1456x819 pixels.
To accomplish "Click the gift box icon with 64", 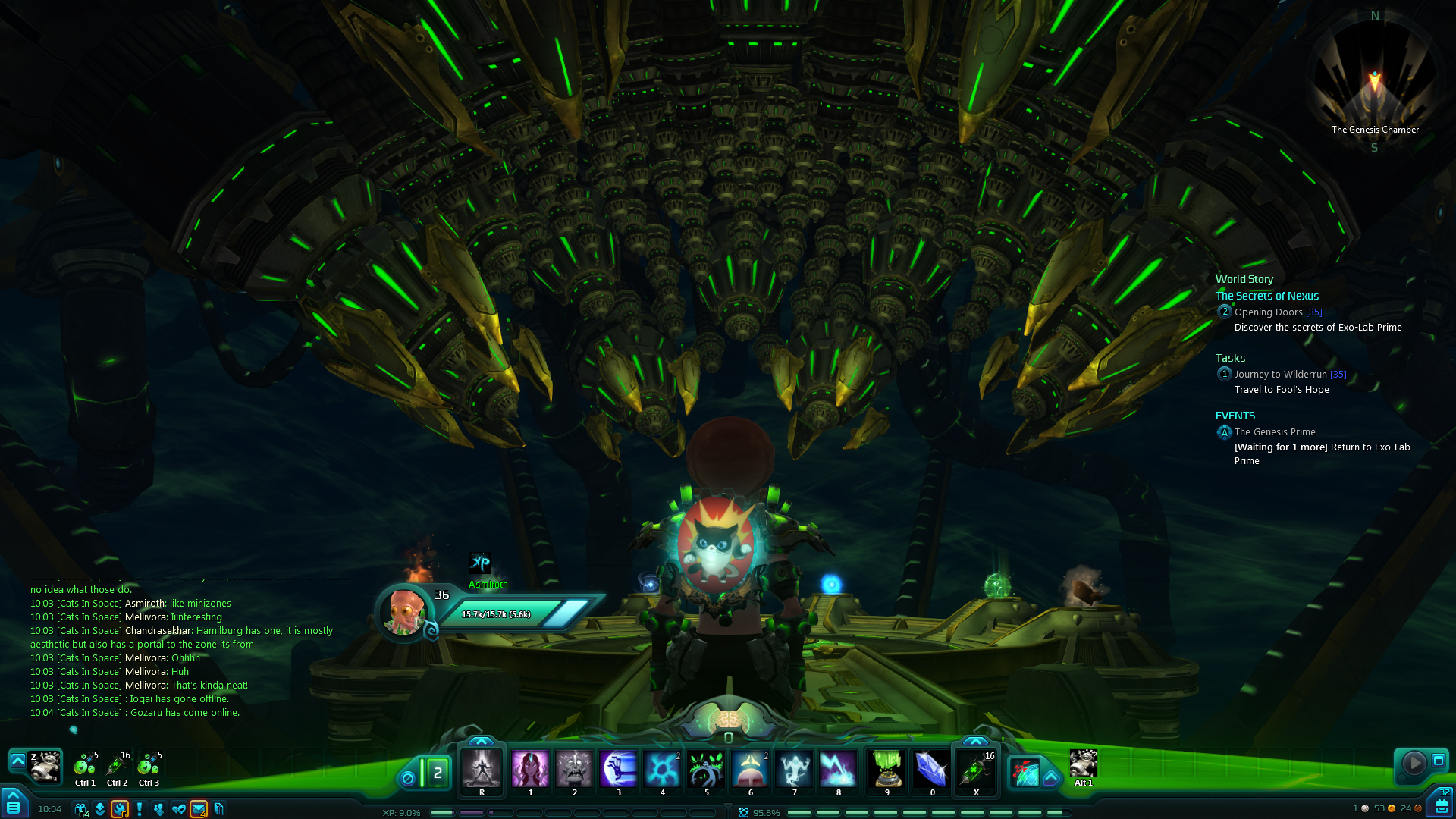I will click(80, 809).
